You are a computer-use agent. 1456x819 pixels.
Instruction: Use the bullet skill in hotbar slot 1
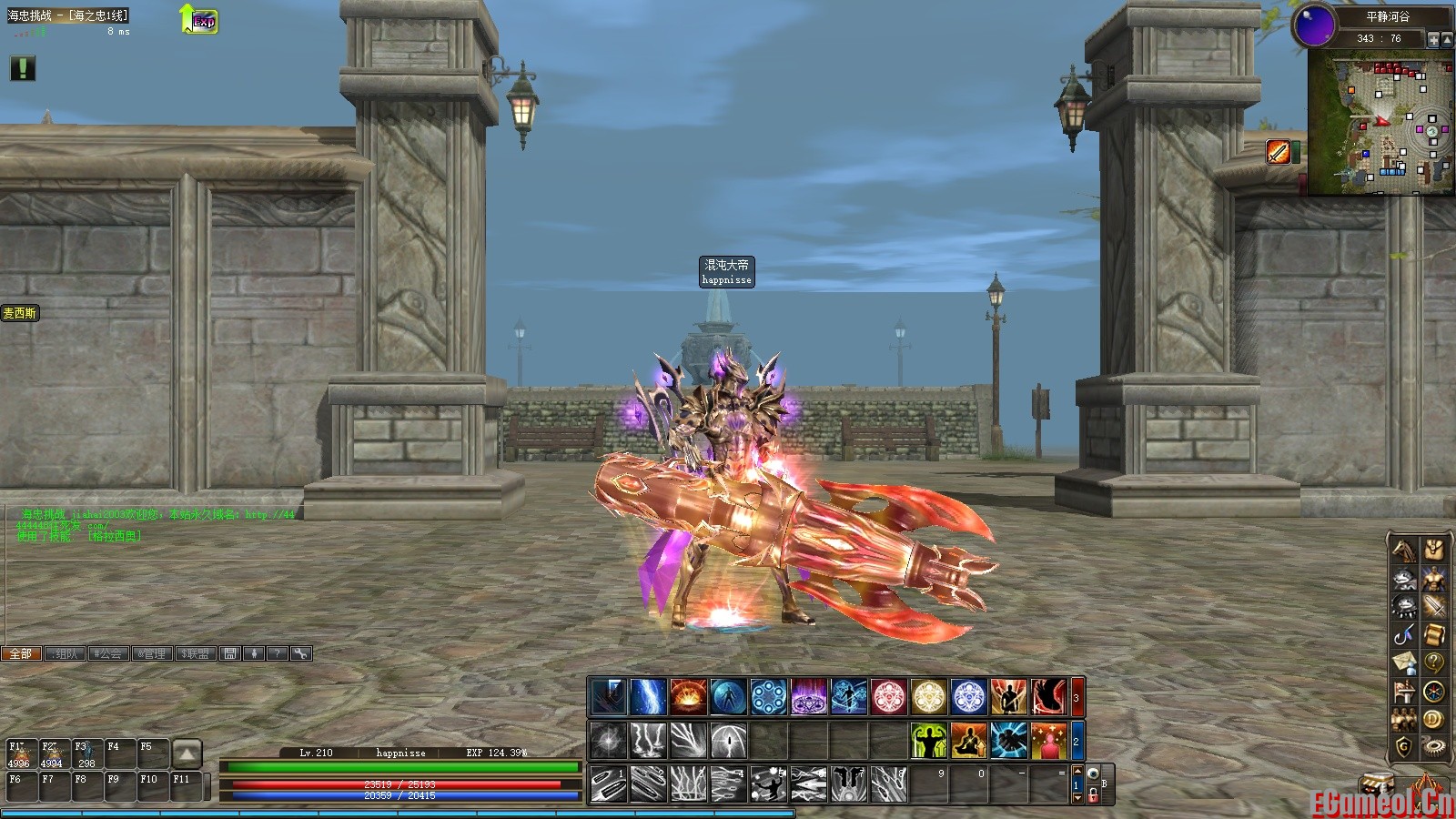(x=608, y=784)
